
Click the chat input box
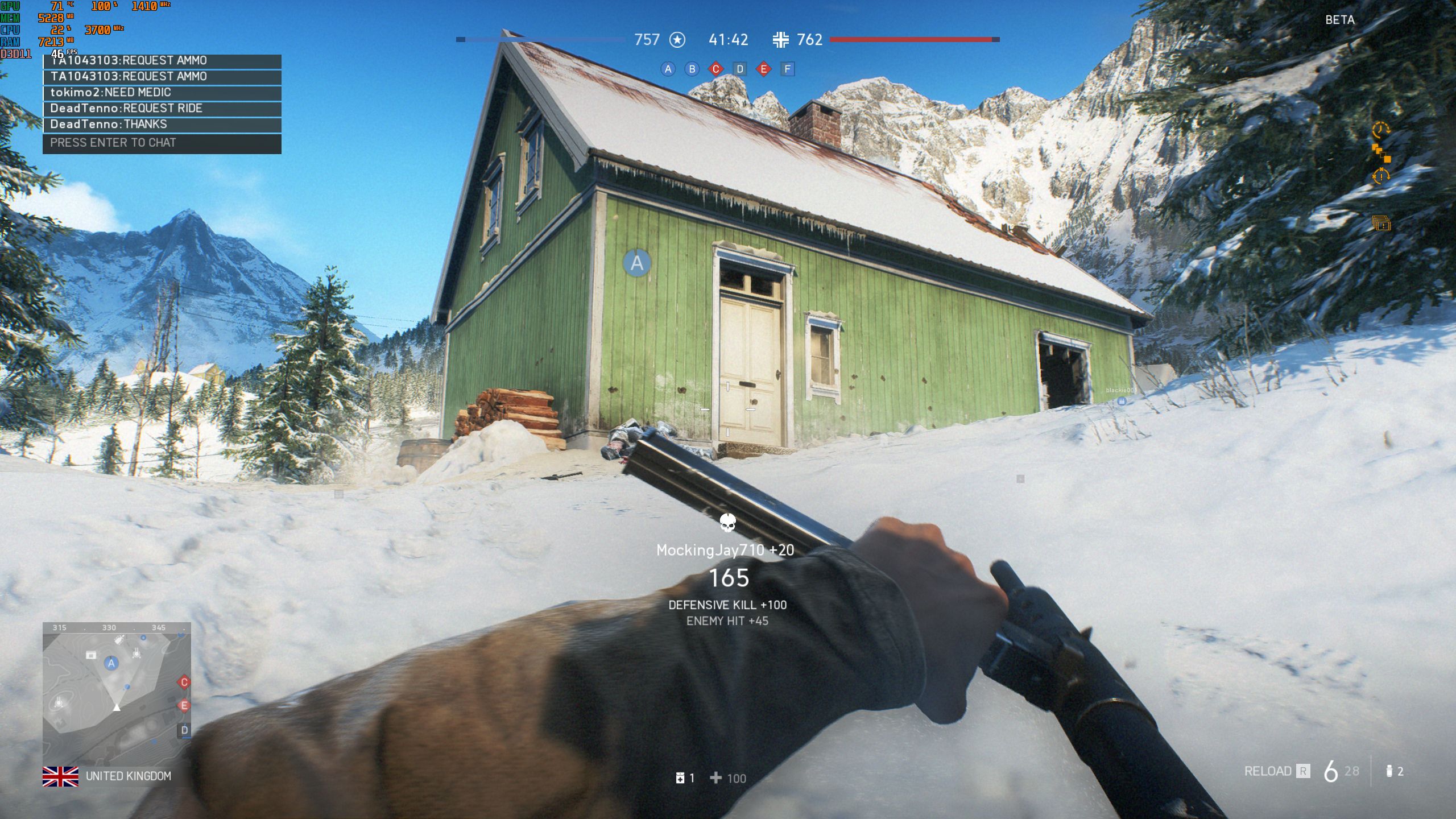coord(162,143)
